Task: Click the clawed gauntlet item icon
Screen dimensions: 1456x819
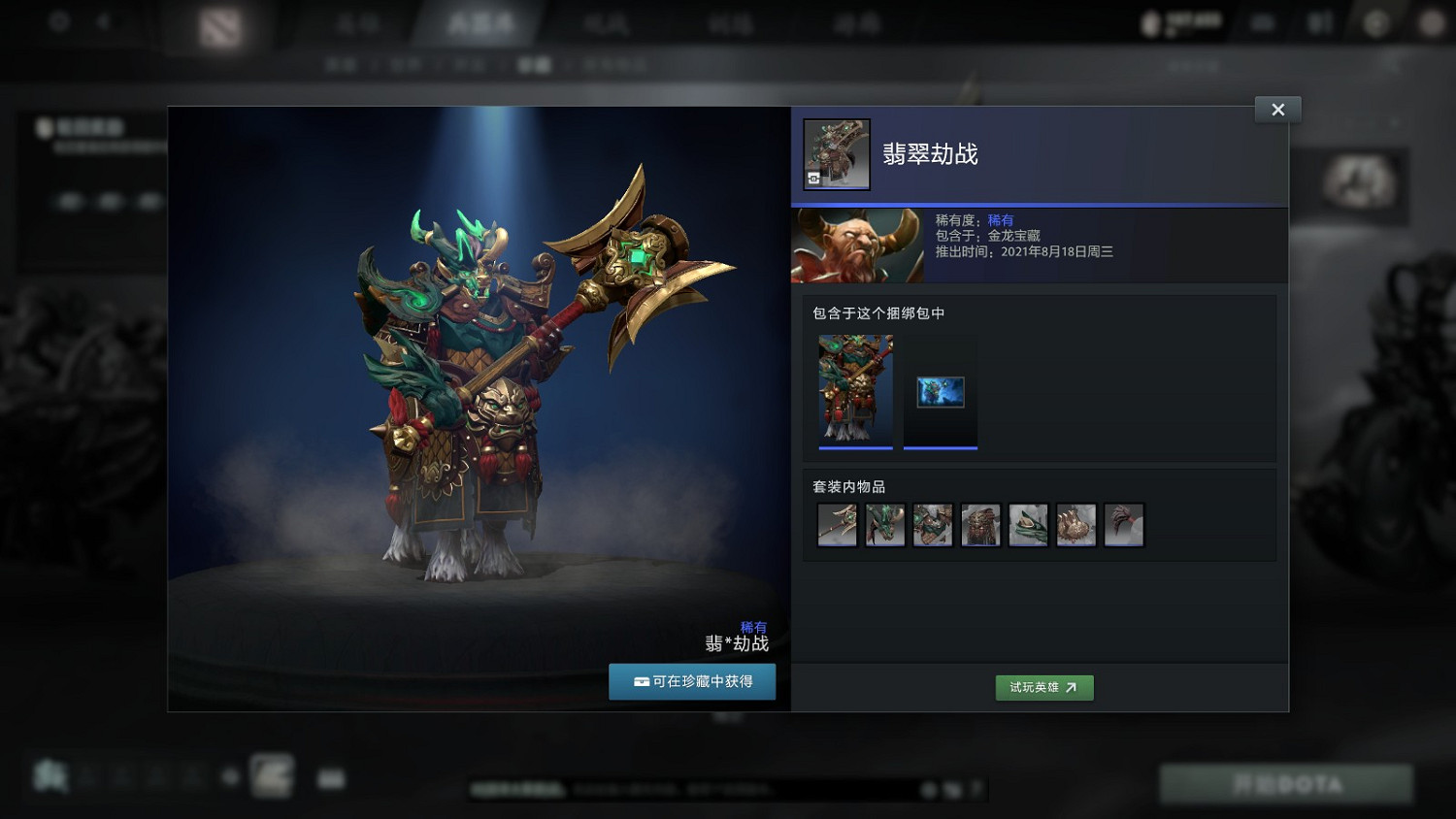Action: (x=1124, y=524)
